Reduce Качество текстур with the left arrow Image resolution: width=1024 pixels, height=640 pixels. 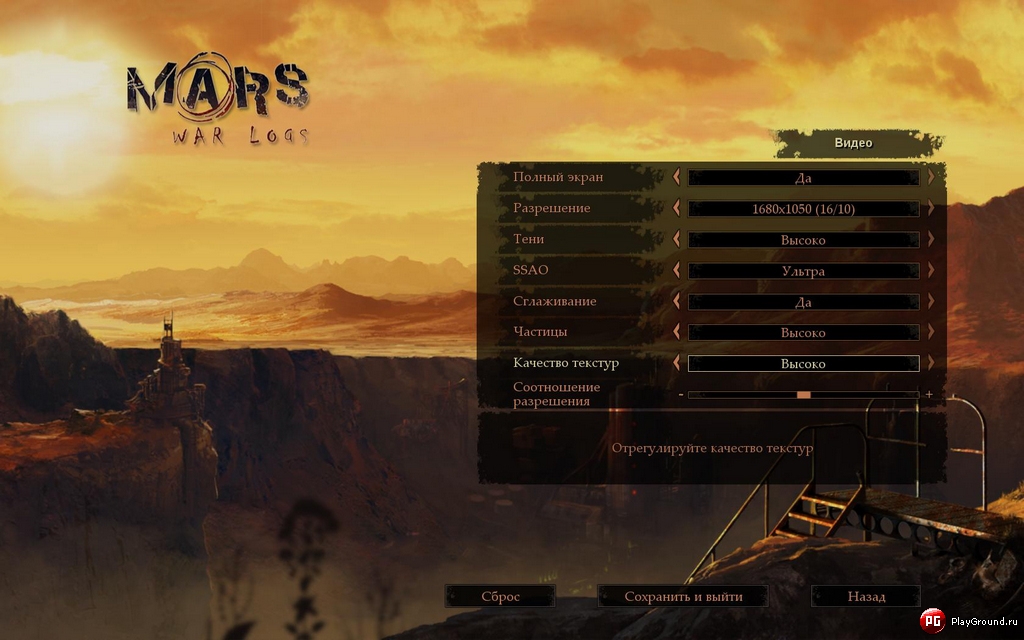tap(677, 363)
